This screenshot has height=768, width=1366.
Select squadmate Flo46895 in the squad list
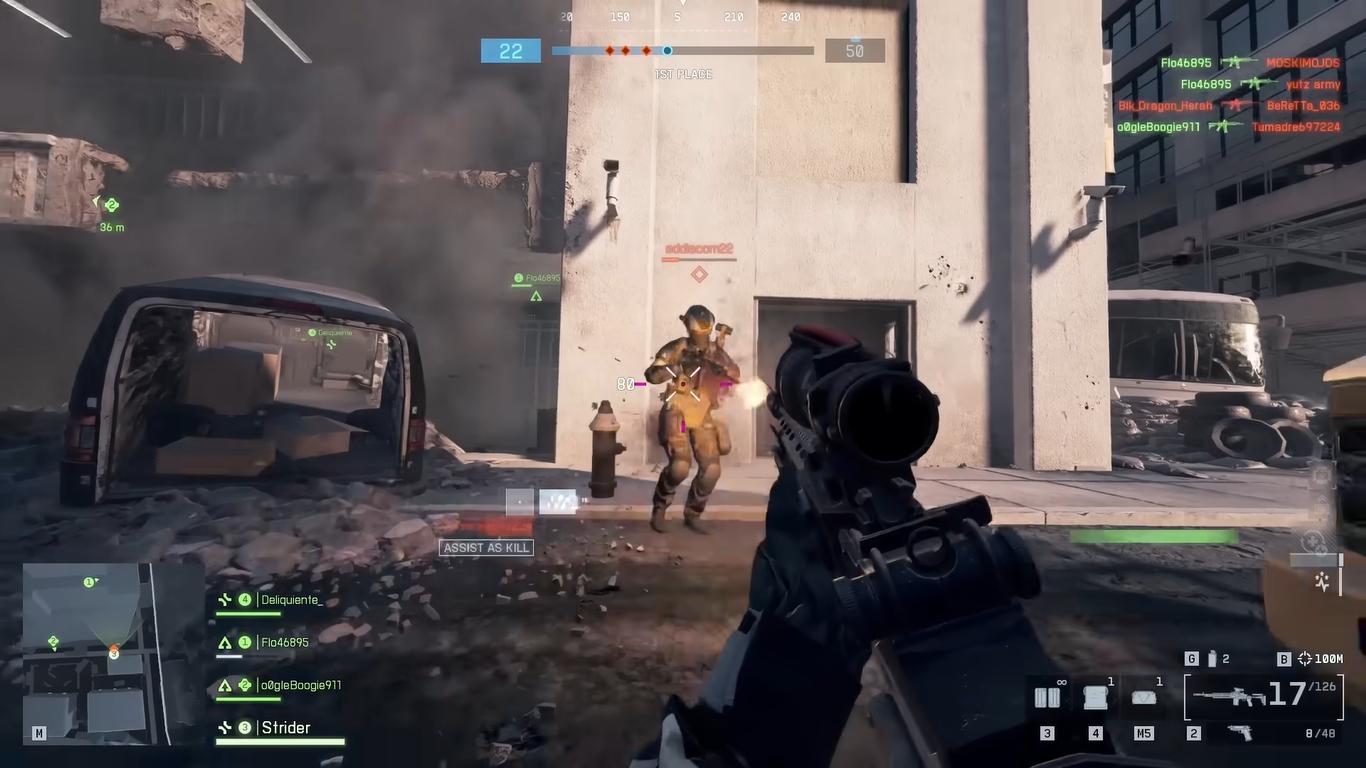(x=284, y=643)
